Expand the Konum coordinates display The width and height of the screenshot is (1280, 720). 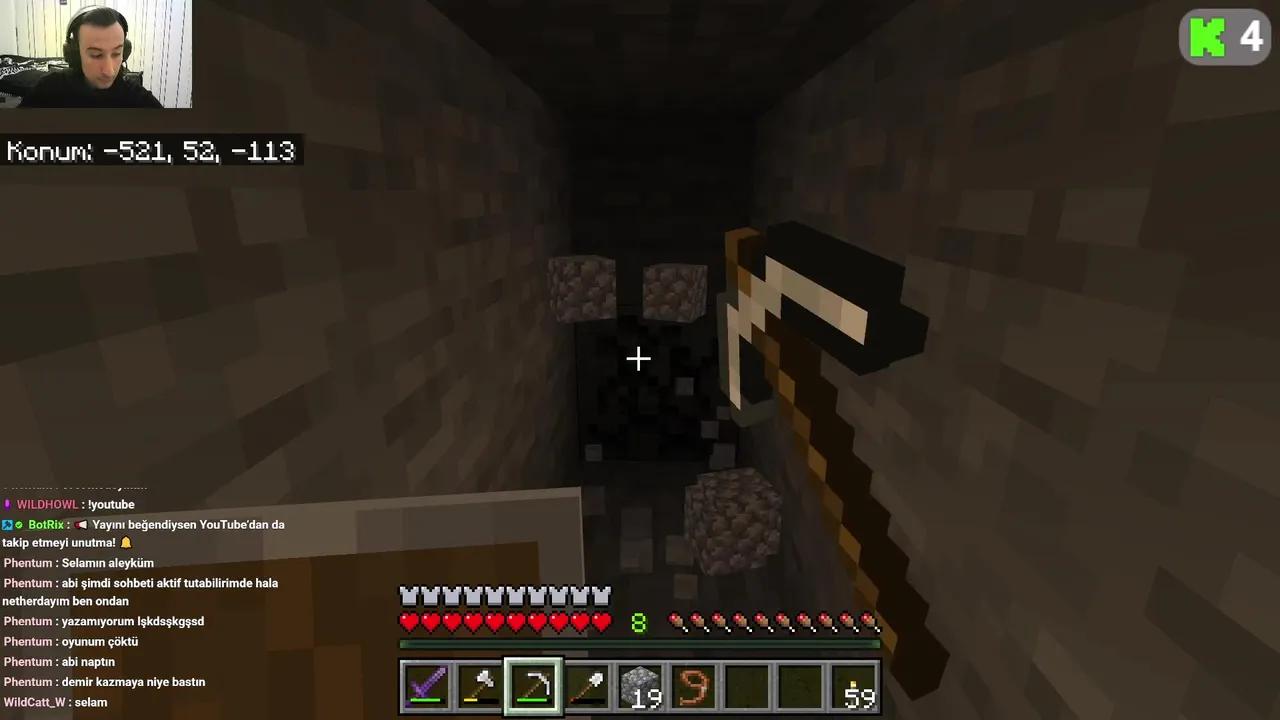tap(150, 151)
